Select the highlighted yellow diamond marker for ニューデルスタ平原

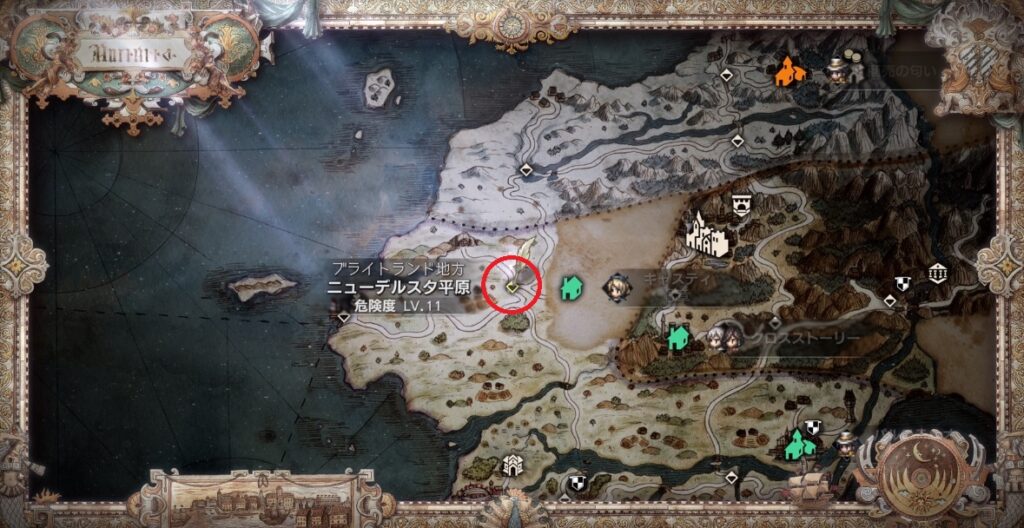(512, 287)
